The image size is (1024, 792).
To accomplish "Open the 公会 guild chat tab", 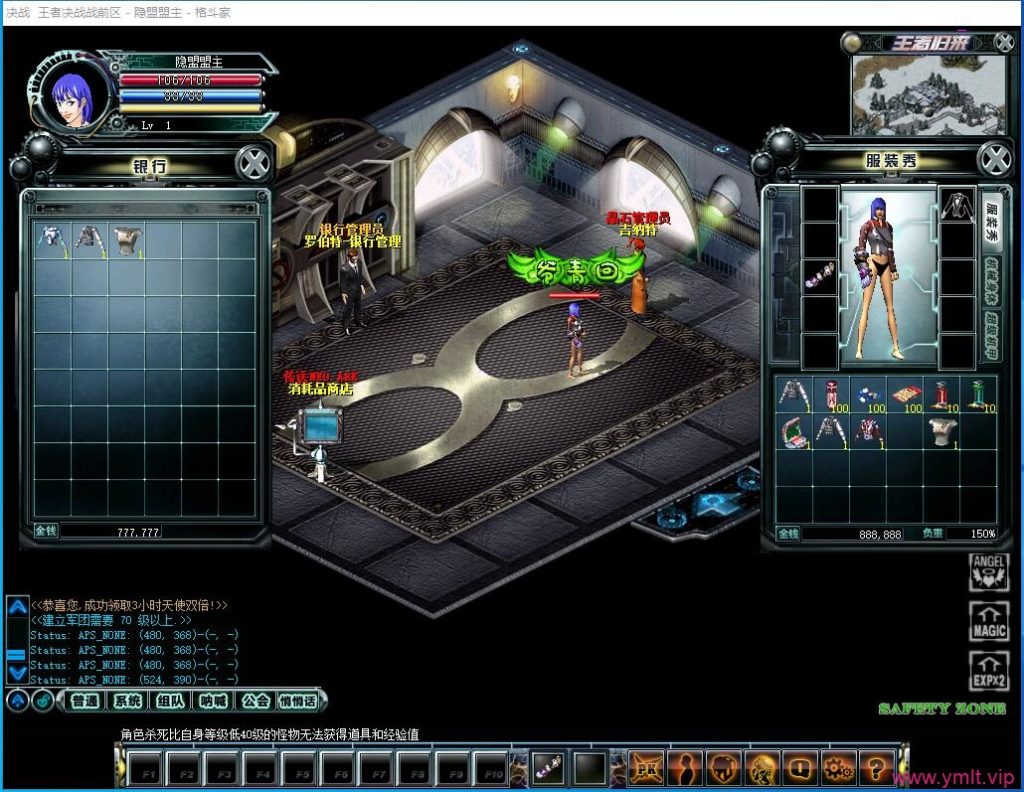I will pos(255,701).
